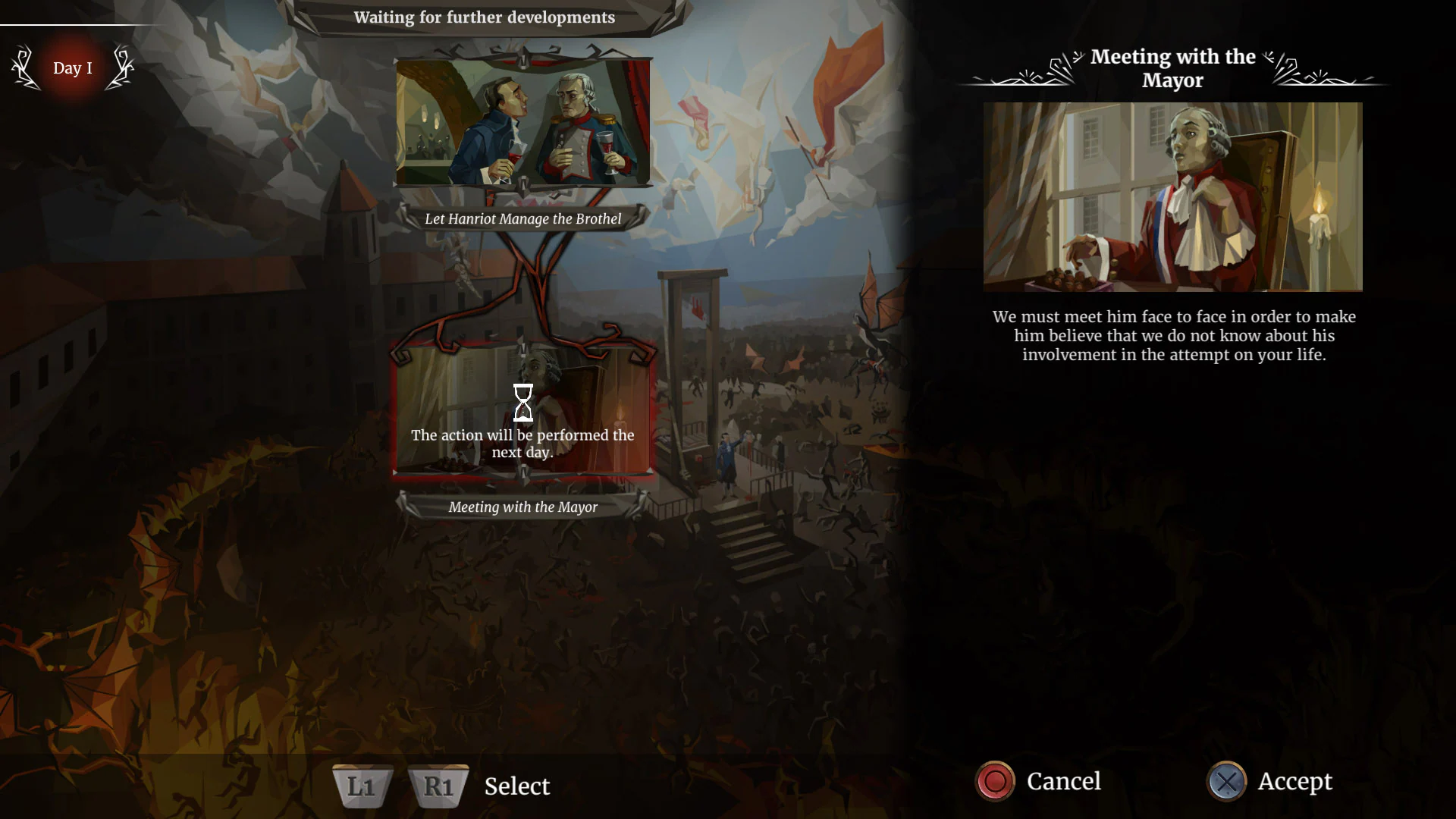Expand the branch connector above Meeting with the Mayor
Viewport: 1456px width, 819px height.
click(521, 348)
